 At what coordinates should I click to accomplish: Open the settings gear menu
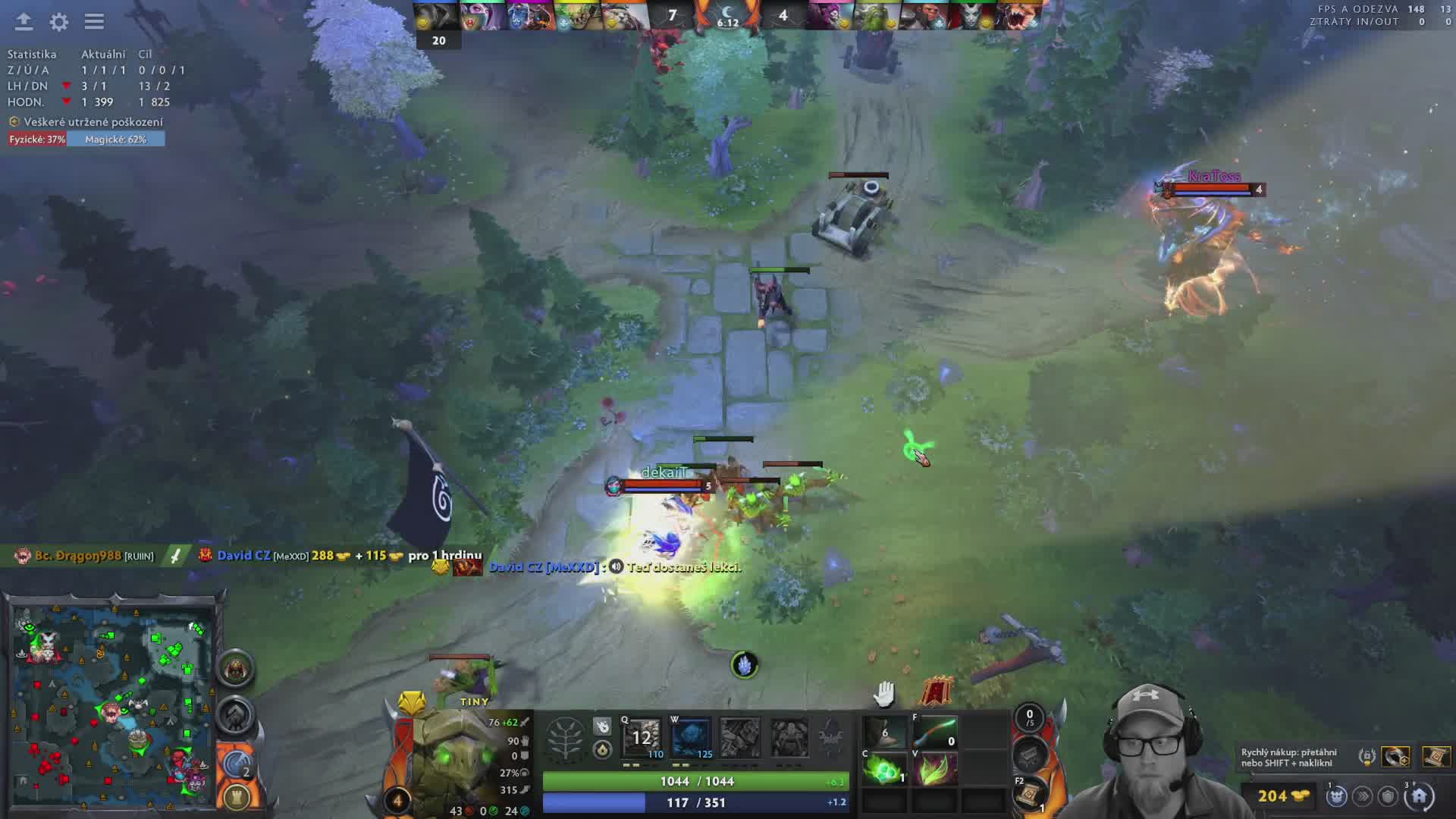pos(59,22)
